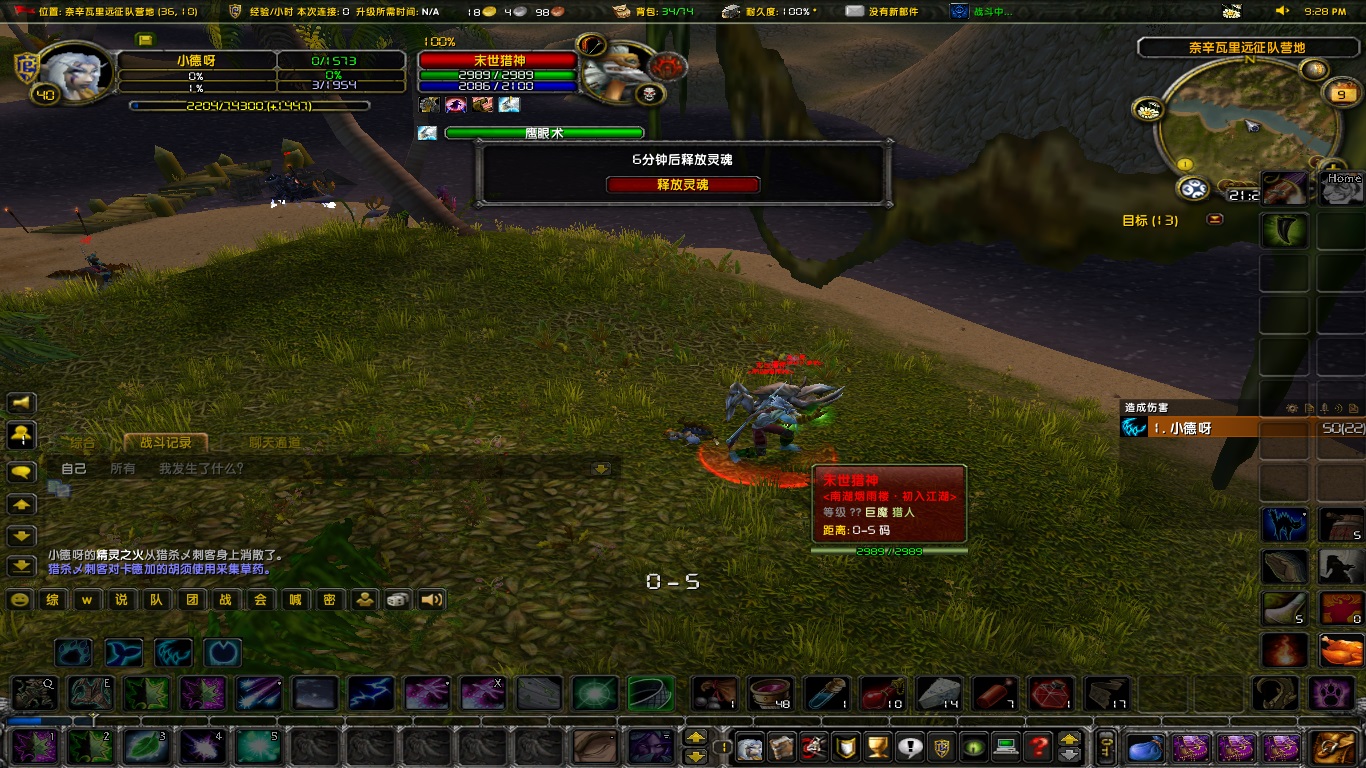Image resolution: width=1366 pixels, height=768 pixels.
Task: Open the calendar icon showing 9
Action: (1340, 94)
